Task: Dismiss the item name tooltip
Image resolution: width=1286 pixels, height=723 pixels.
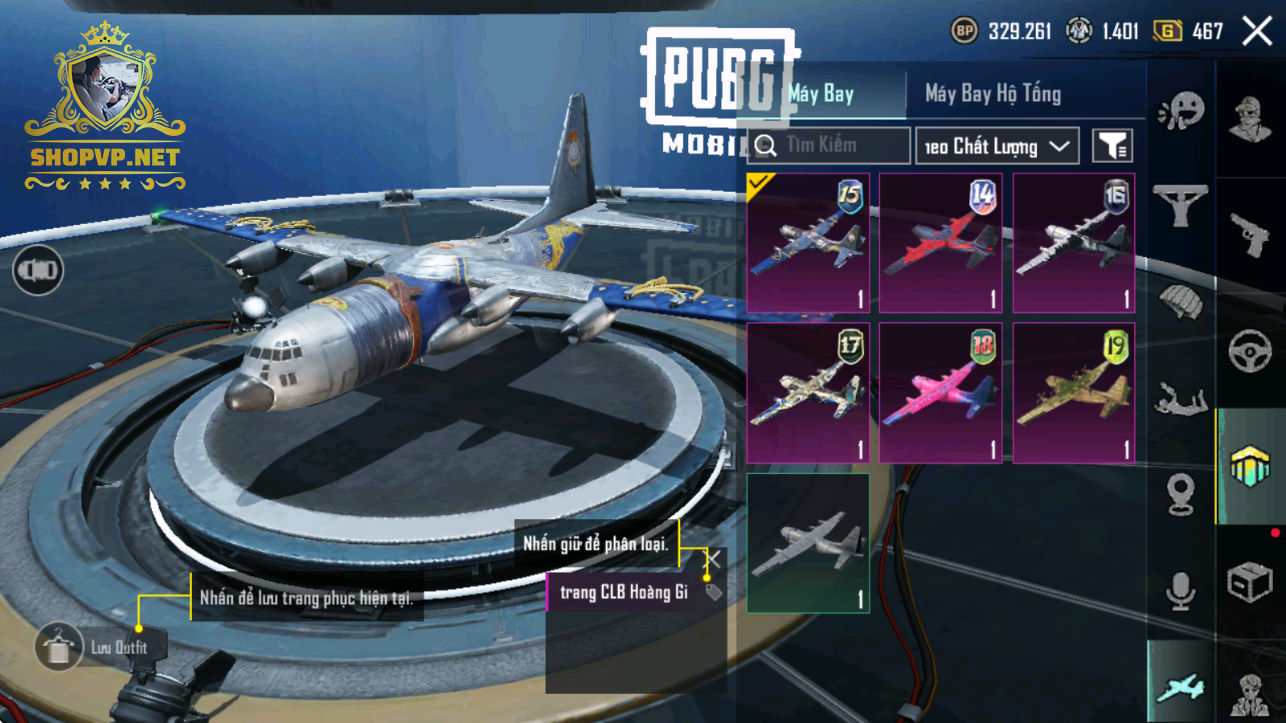Action: pos(713,559)
